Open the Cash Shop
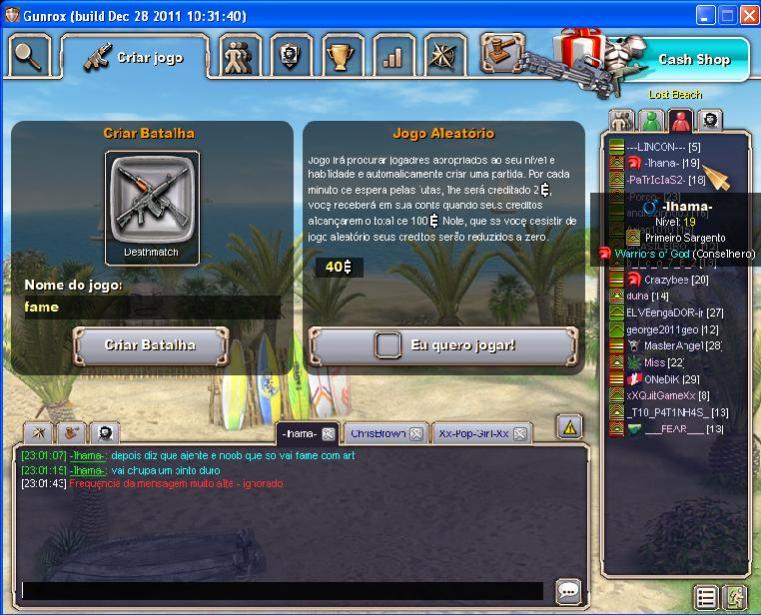 tap(693, 60)
